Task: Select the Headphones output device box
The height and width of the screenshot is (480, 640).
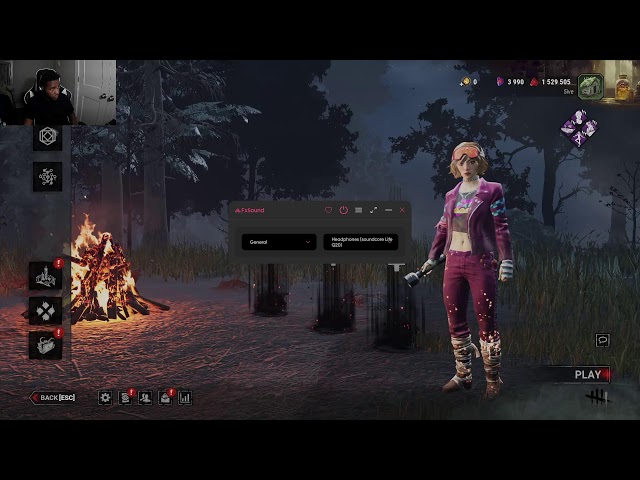Action: [360, 242]
